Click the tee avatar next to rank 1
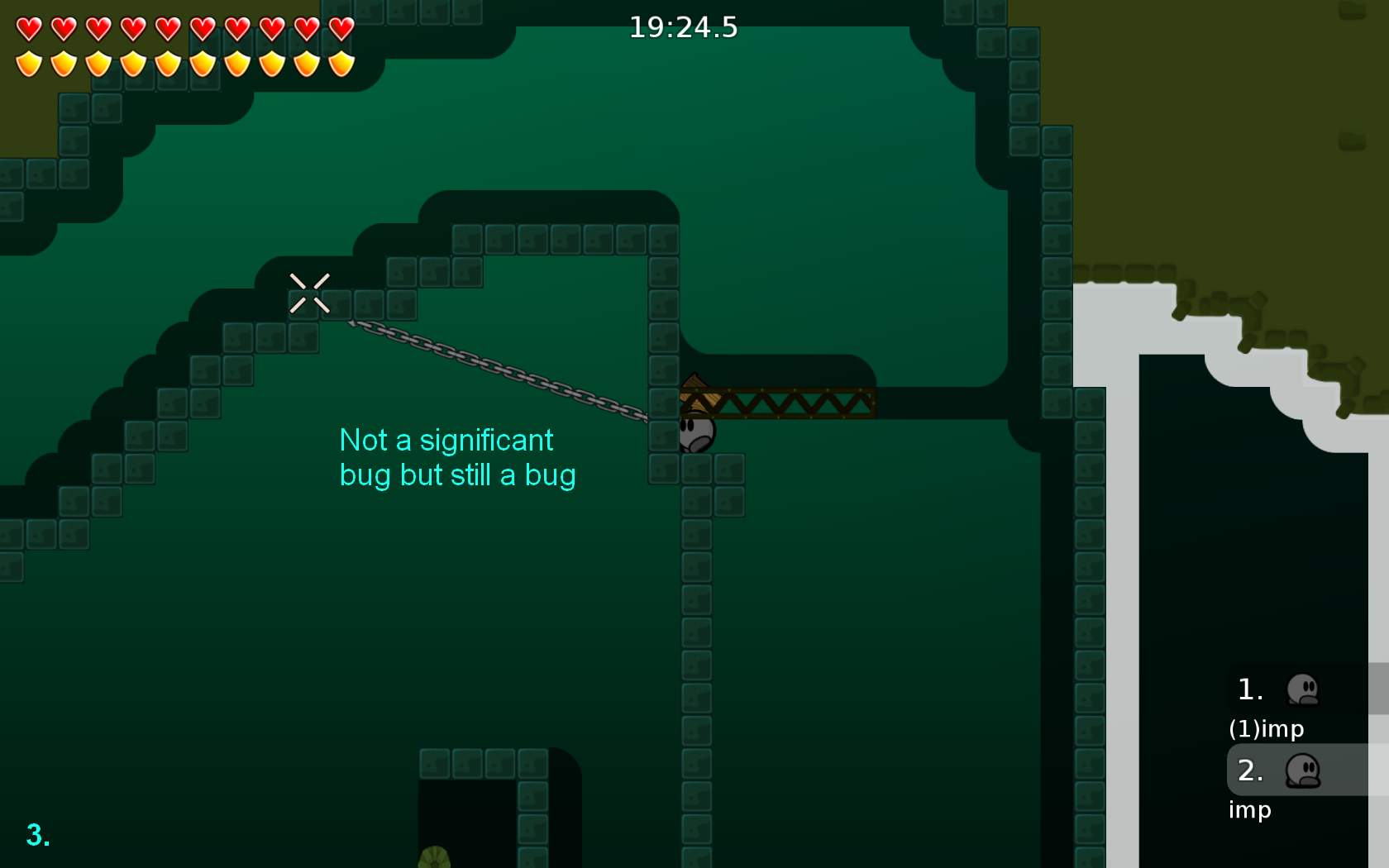Viewport: 1389px width, 868px height. [1304, 690]
